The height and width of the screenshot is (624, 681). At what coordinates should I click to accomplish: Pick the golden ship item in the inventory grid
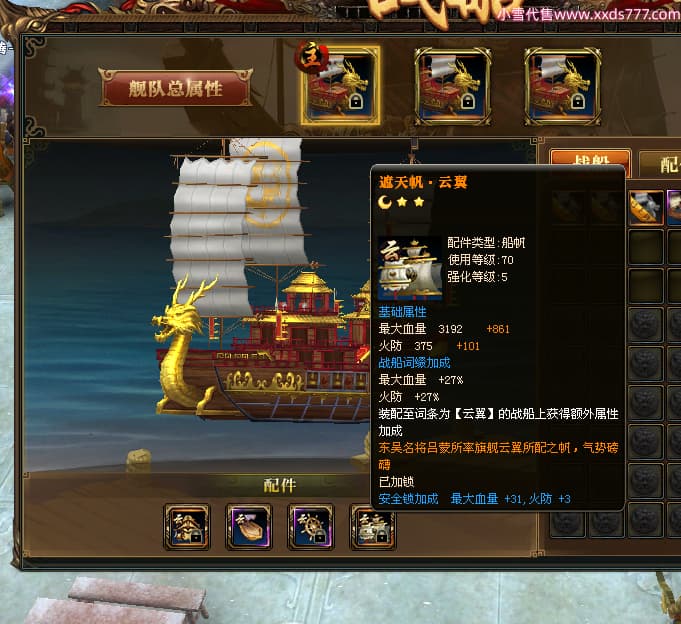[x=645, y=207]
